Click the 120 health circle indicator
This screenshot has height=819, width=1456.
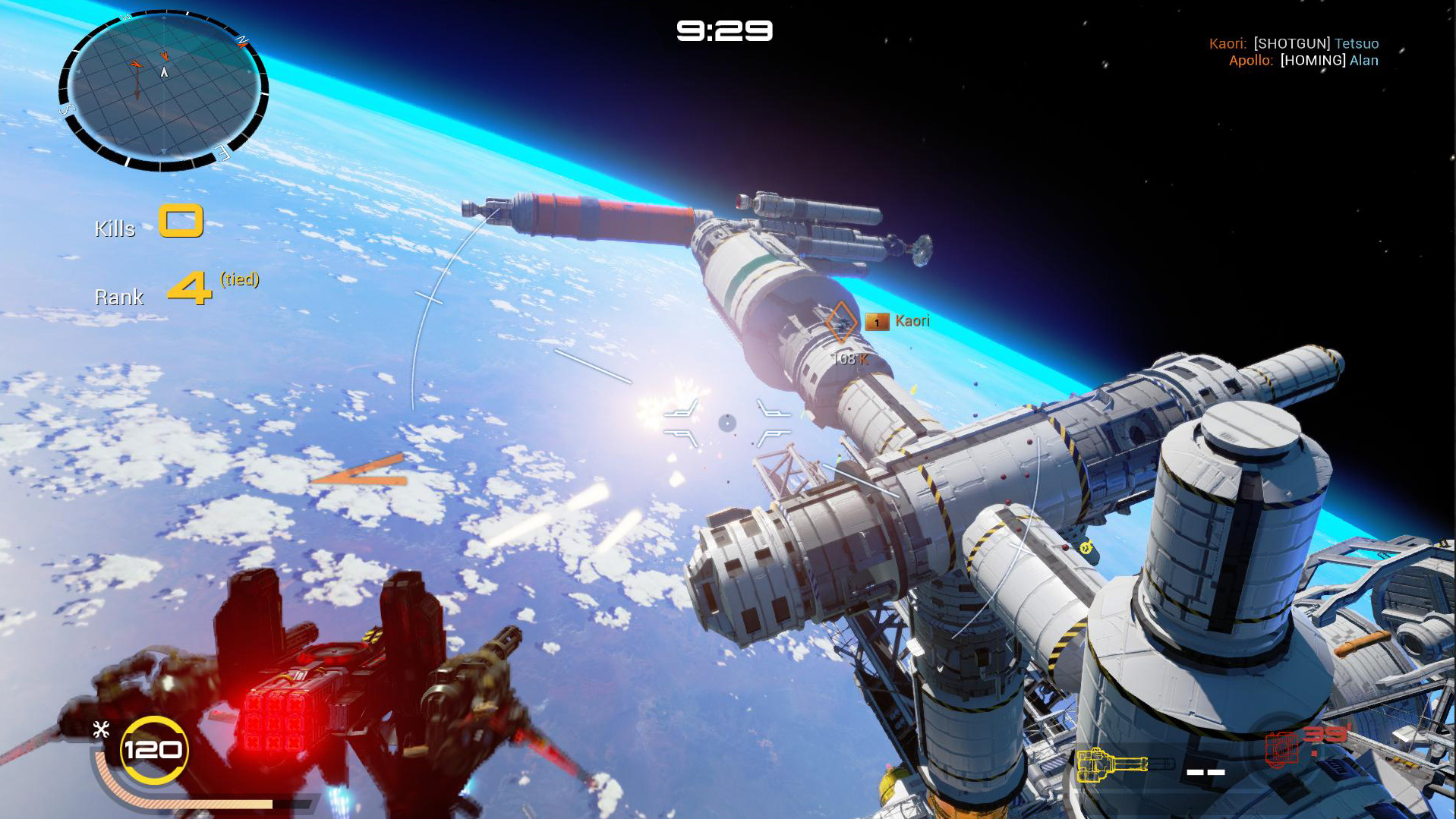(153, 750)
